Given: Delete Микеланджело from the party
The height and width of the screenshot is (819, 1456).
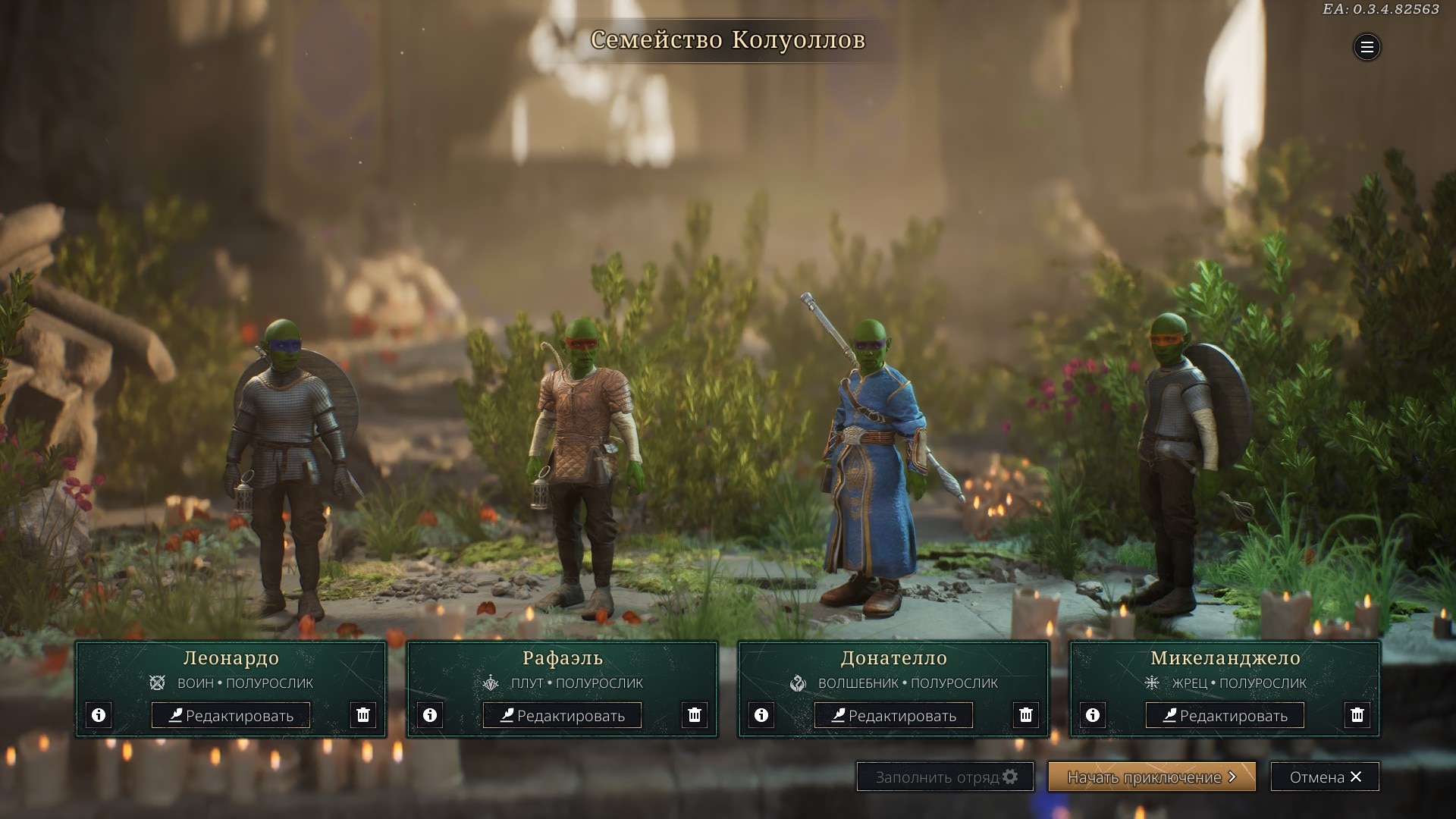Looking at the screenshot, I should (x=1357, y=715).
